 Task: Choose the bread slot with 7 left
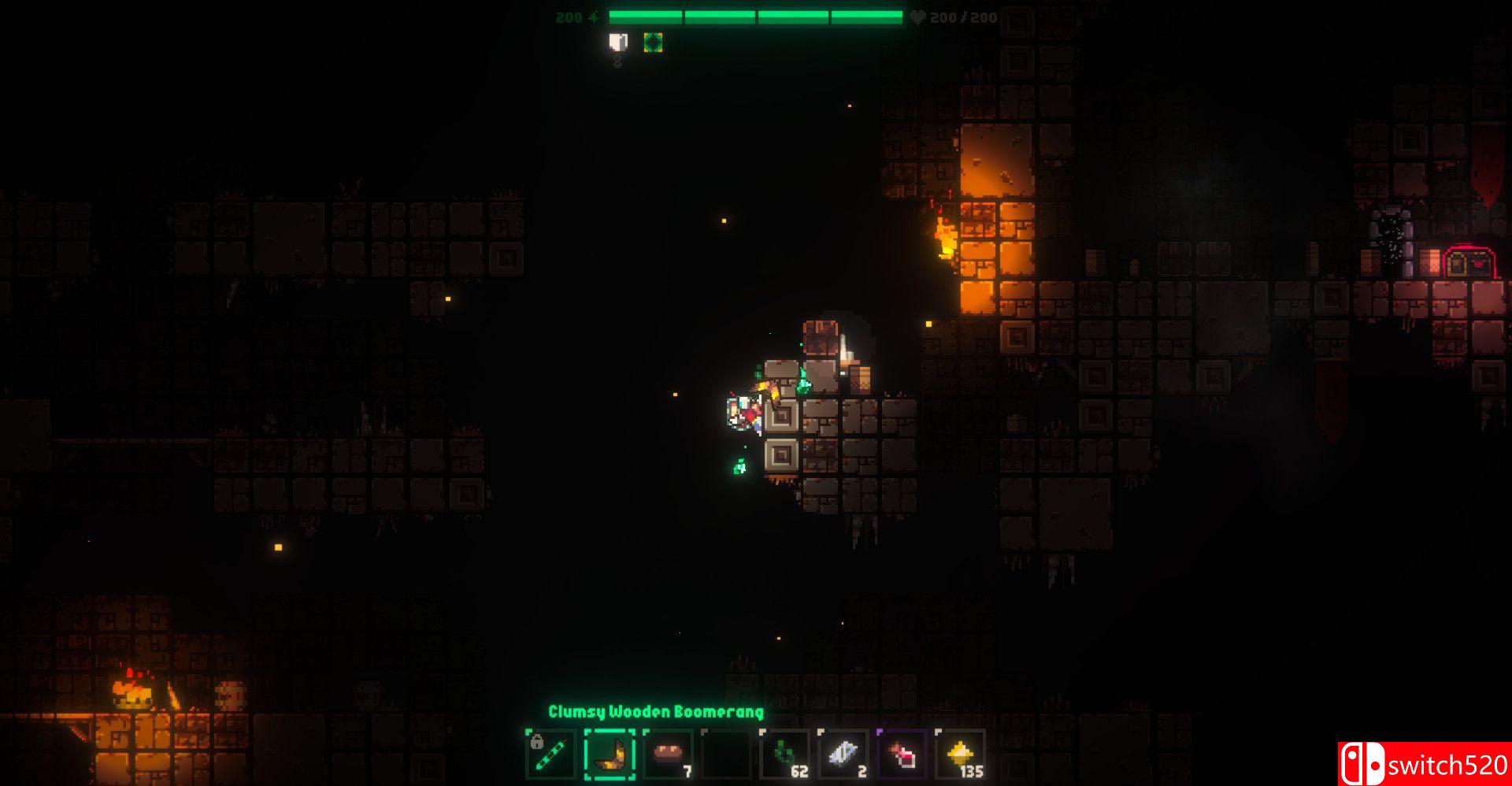coord(669,754)
